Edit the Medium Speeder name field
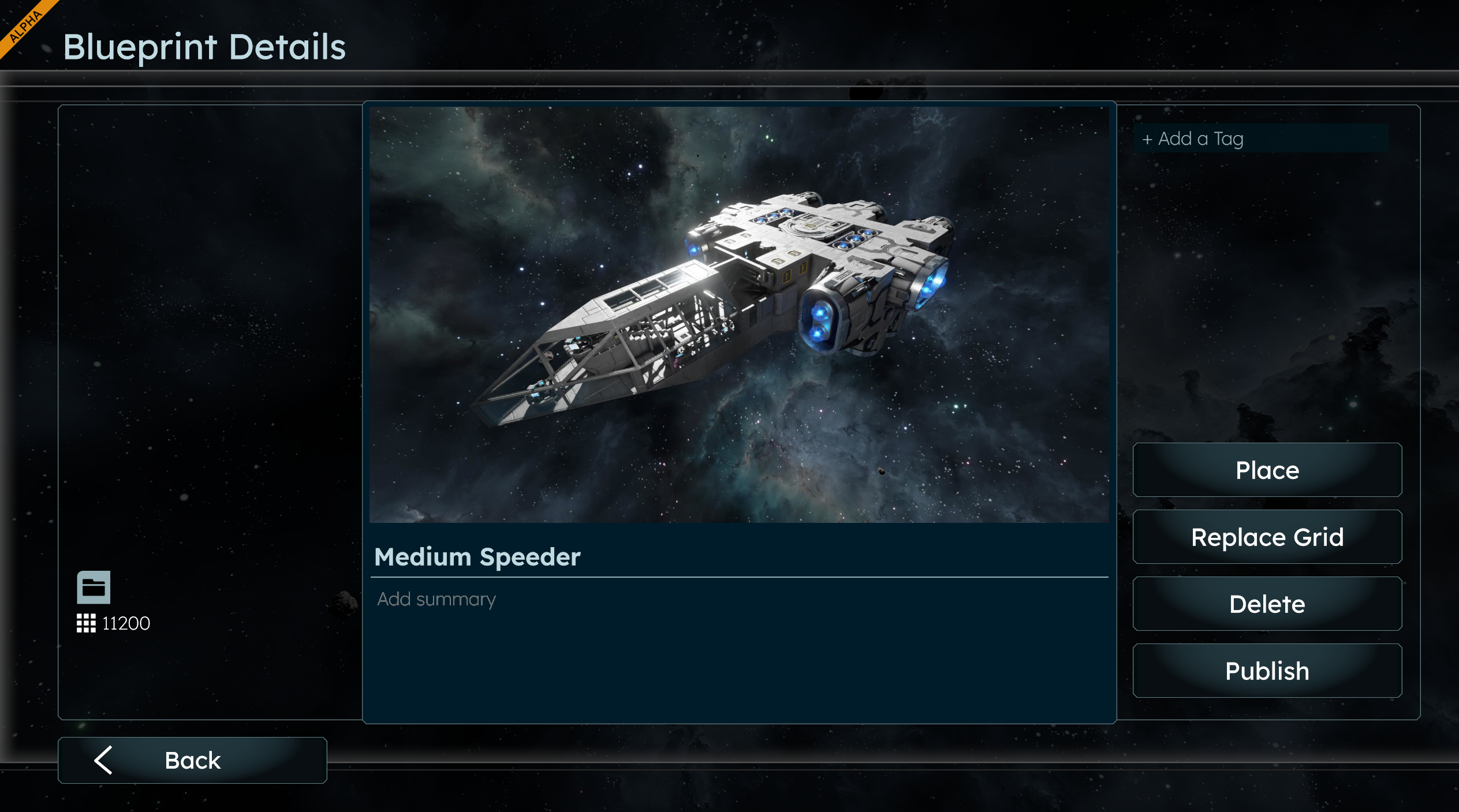The width and height of the screenshot is (1459, 812). pyautogui.click(x=739, y=557)
